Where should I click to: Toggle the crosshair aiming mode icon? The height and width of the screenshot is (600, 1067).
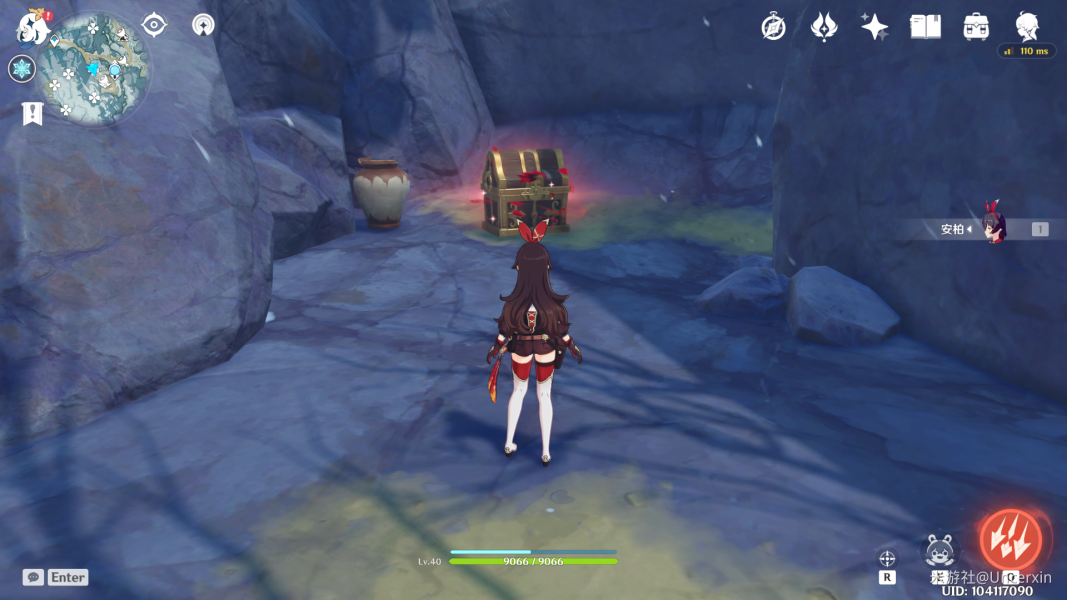(887, 558)
